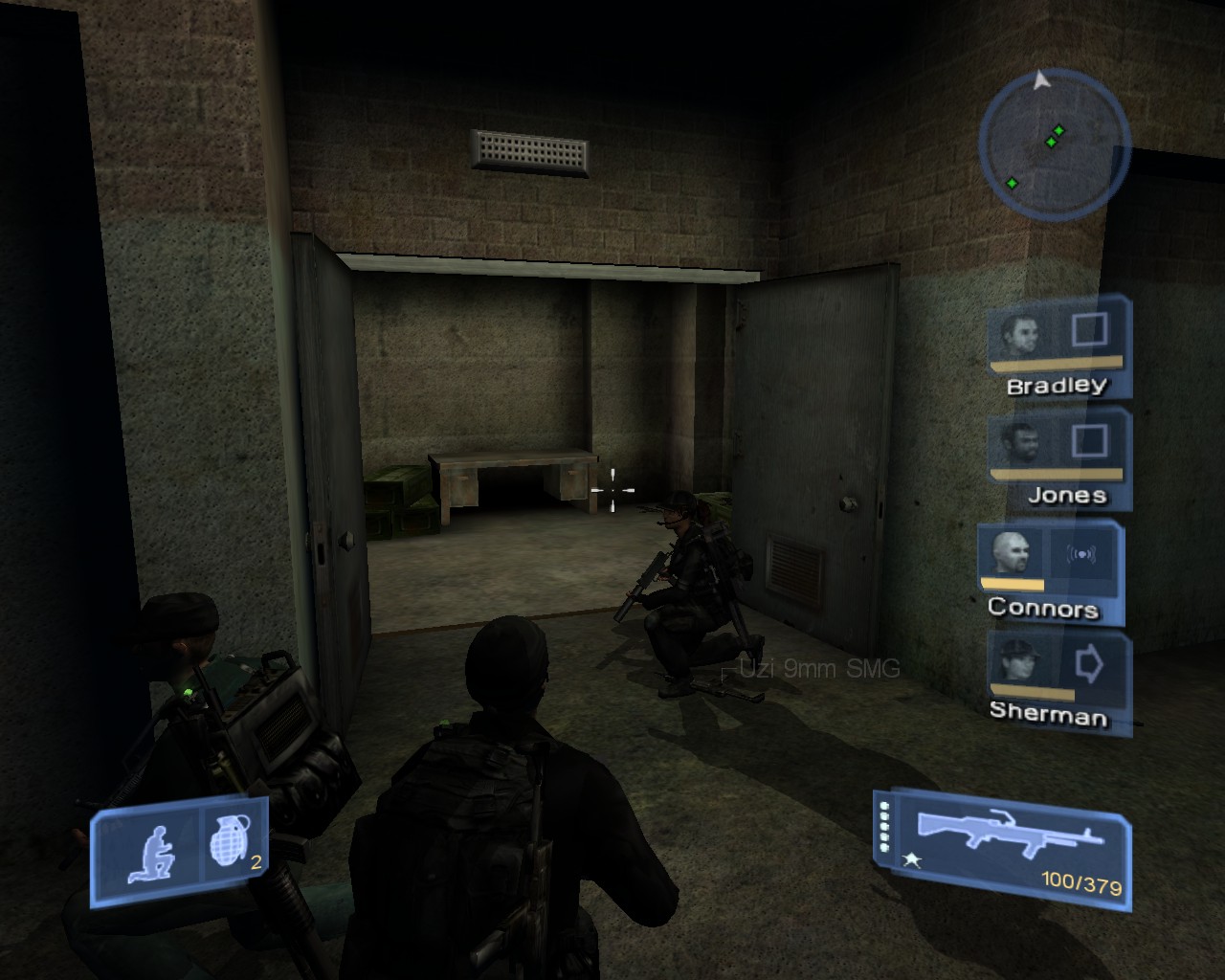This screenshot has height=980, width=1225.
Task: Choose Jones from the squad list
Action: coord(1018,444)
